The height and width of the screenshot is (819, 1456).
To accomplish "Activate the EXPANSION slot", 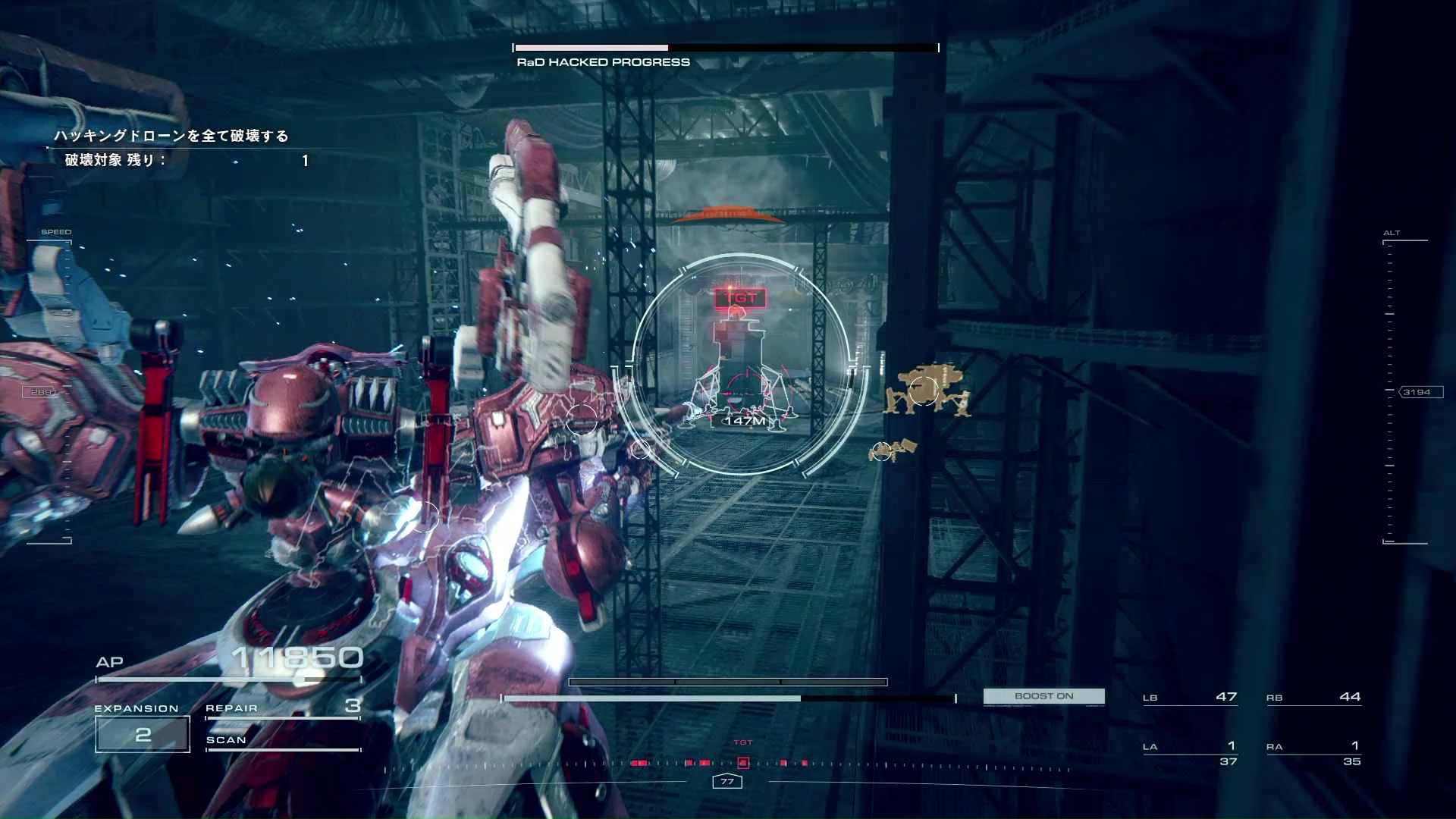I will click(x=143, y=733).
